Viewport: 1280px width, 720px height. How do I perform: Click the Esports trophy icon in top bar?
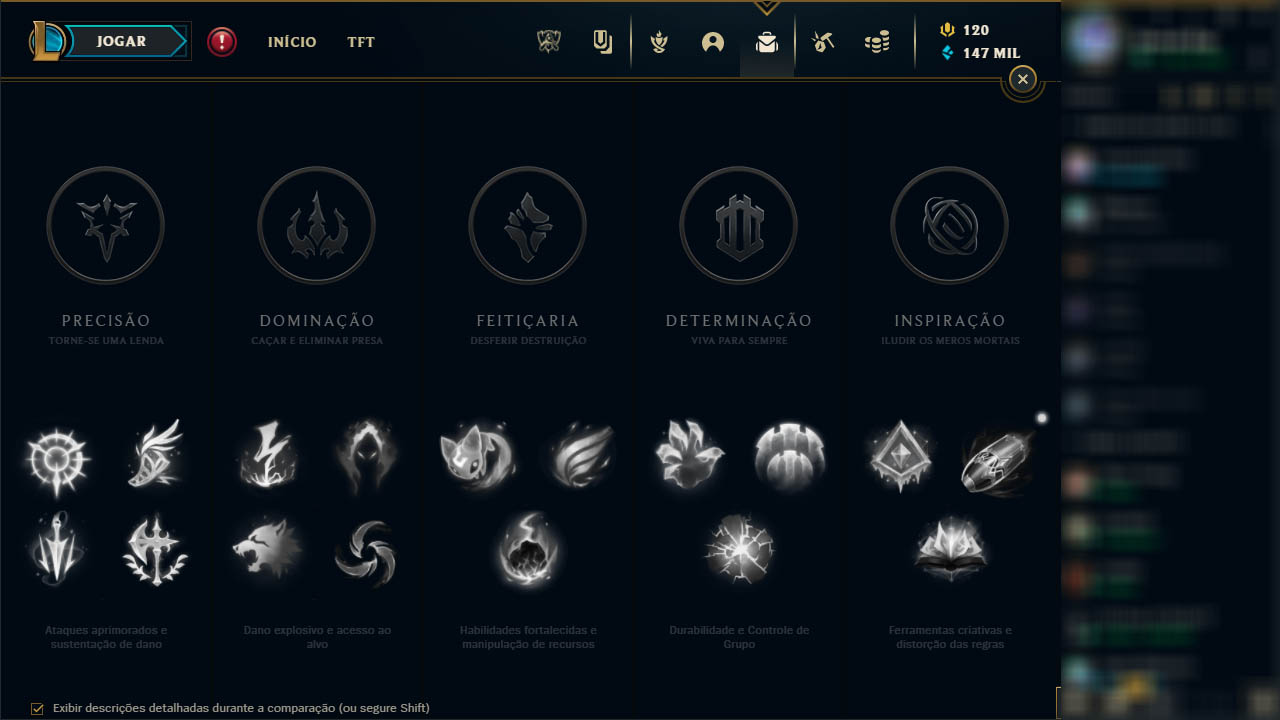[548, 43]
